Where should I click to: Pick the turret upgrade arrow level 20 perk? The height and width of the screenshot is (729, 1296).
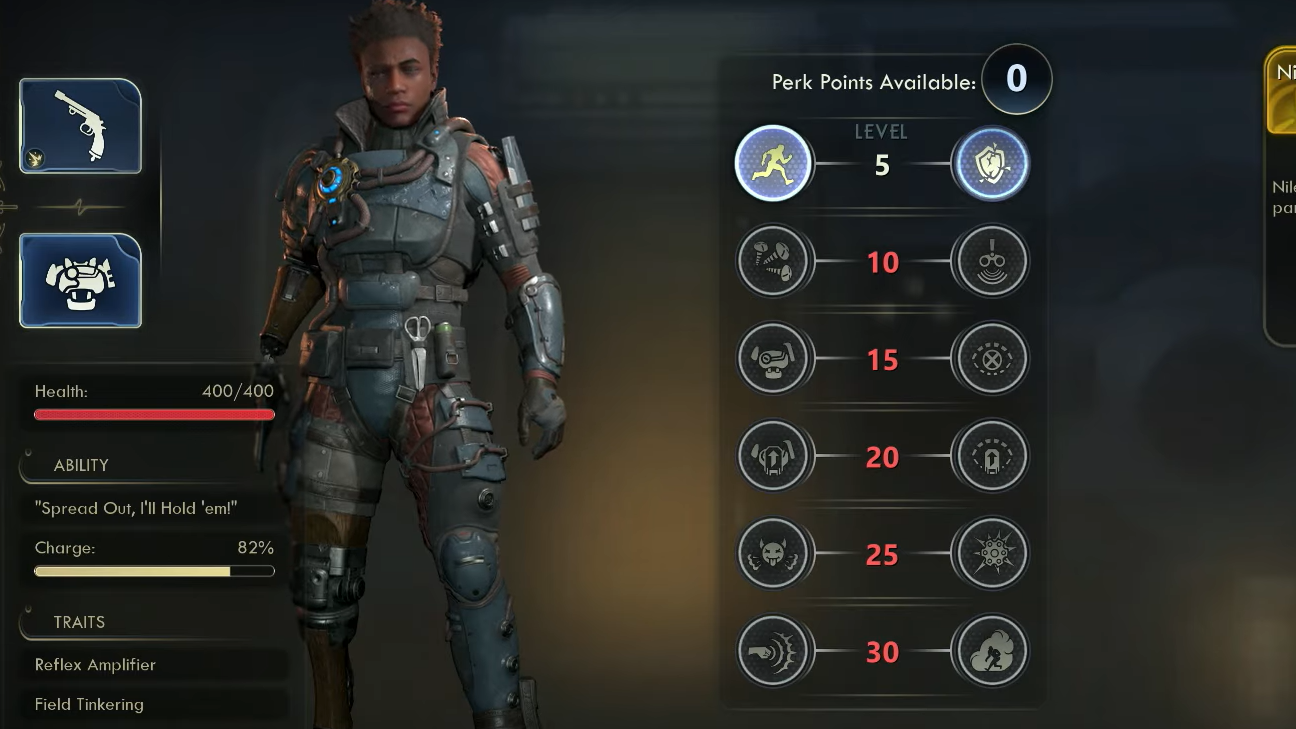(x=773, y=456)
